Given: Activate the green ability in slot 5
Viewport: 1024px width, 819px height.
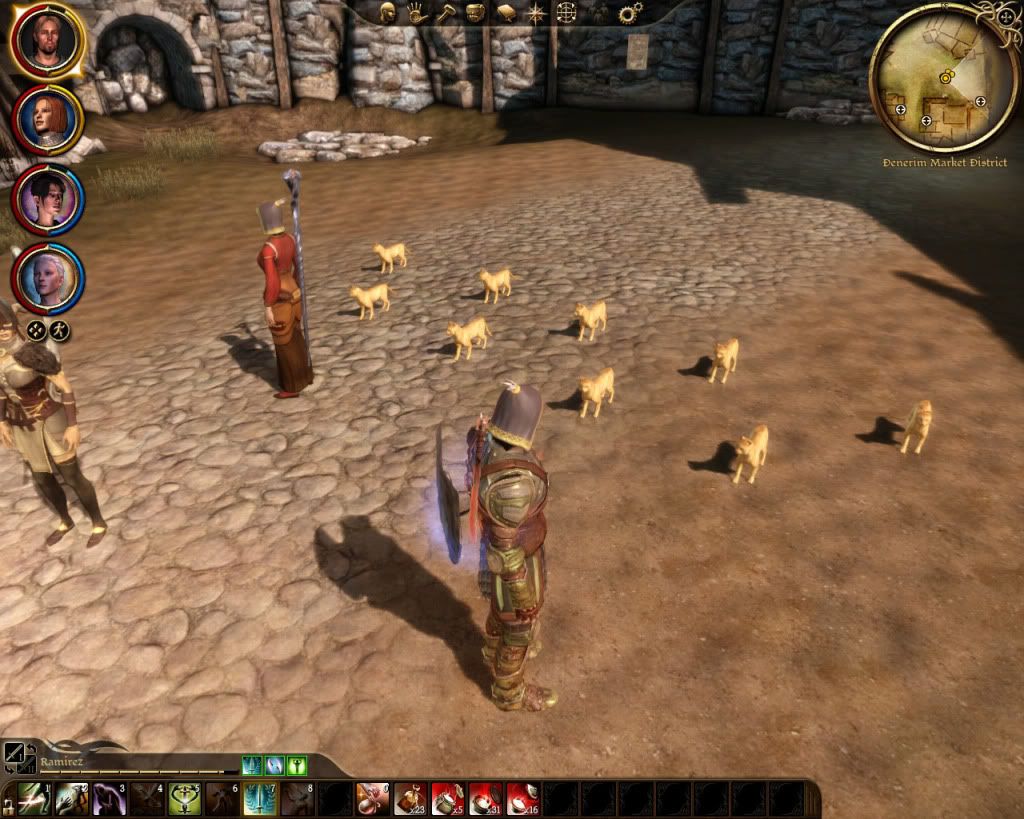Looking at the screenshot, I should (184, 799).
